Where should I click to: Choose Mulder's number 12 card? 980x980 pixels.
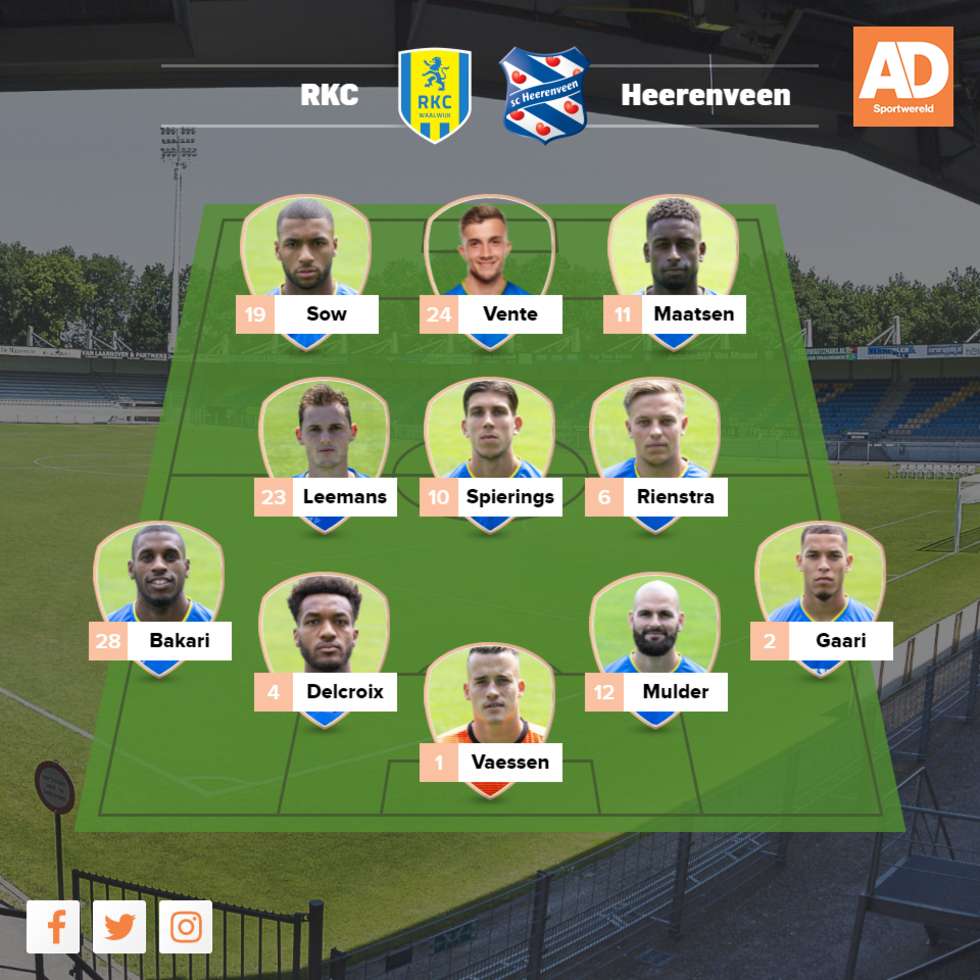655,648
